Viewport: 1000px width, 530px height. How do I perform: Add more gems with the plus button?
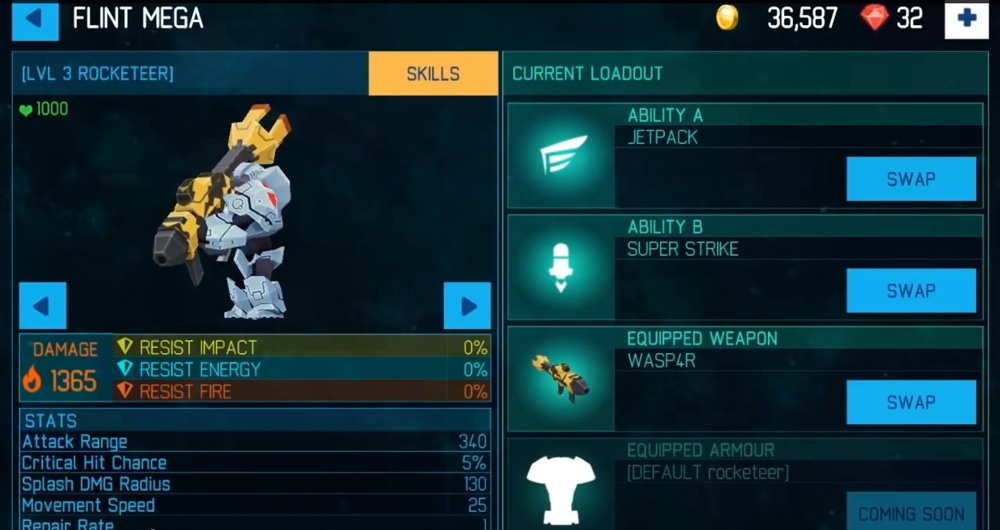tap(966, 19)
